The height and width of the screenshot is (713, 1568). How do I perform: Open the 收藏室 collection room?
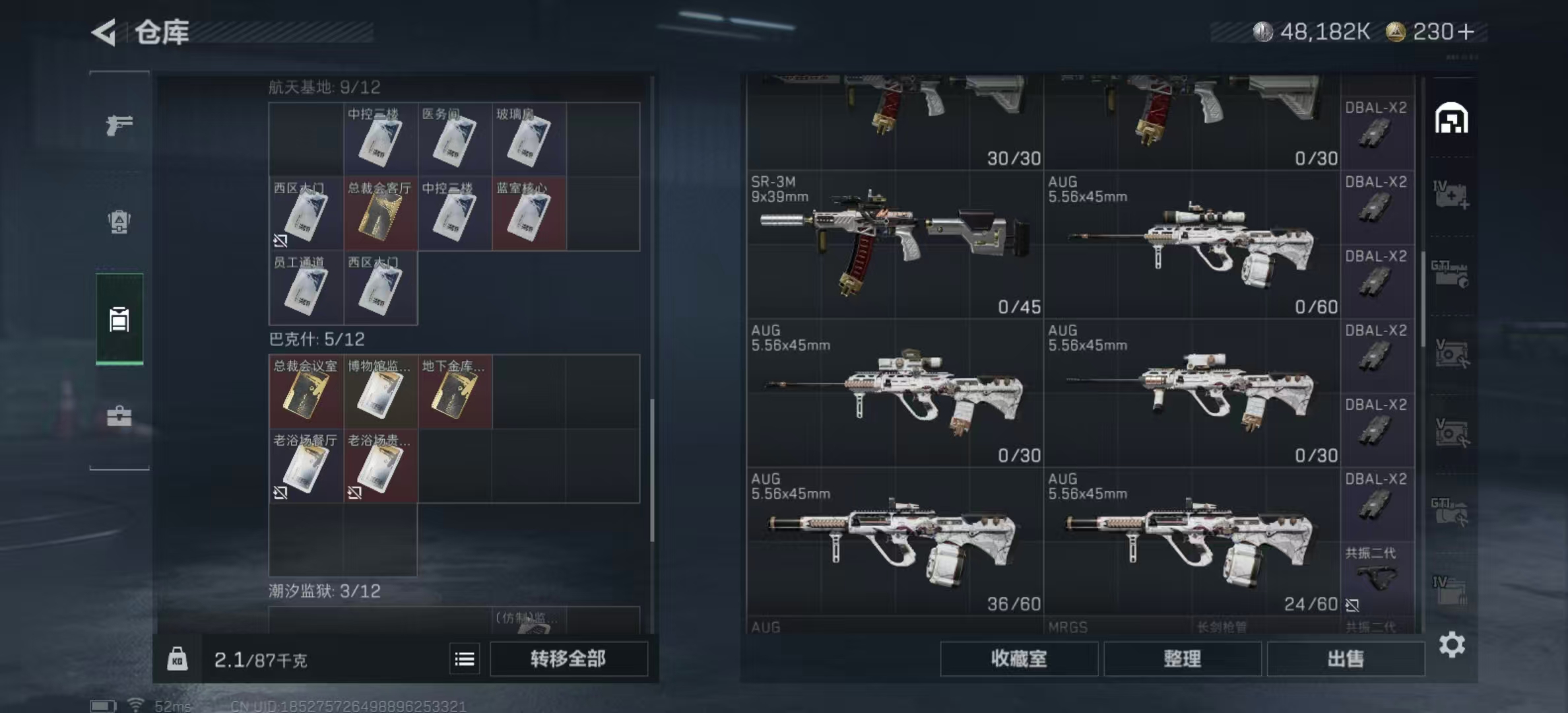pos(1018,659)
